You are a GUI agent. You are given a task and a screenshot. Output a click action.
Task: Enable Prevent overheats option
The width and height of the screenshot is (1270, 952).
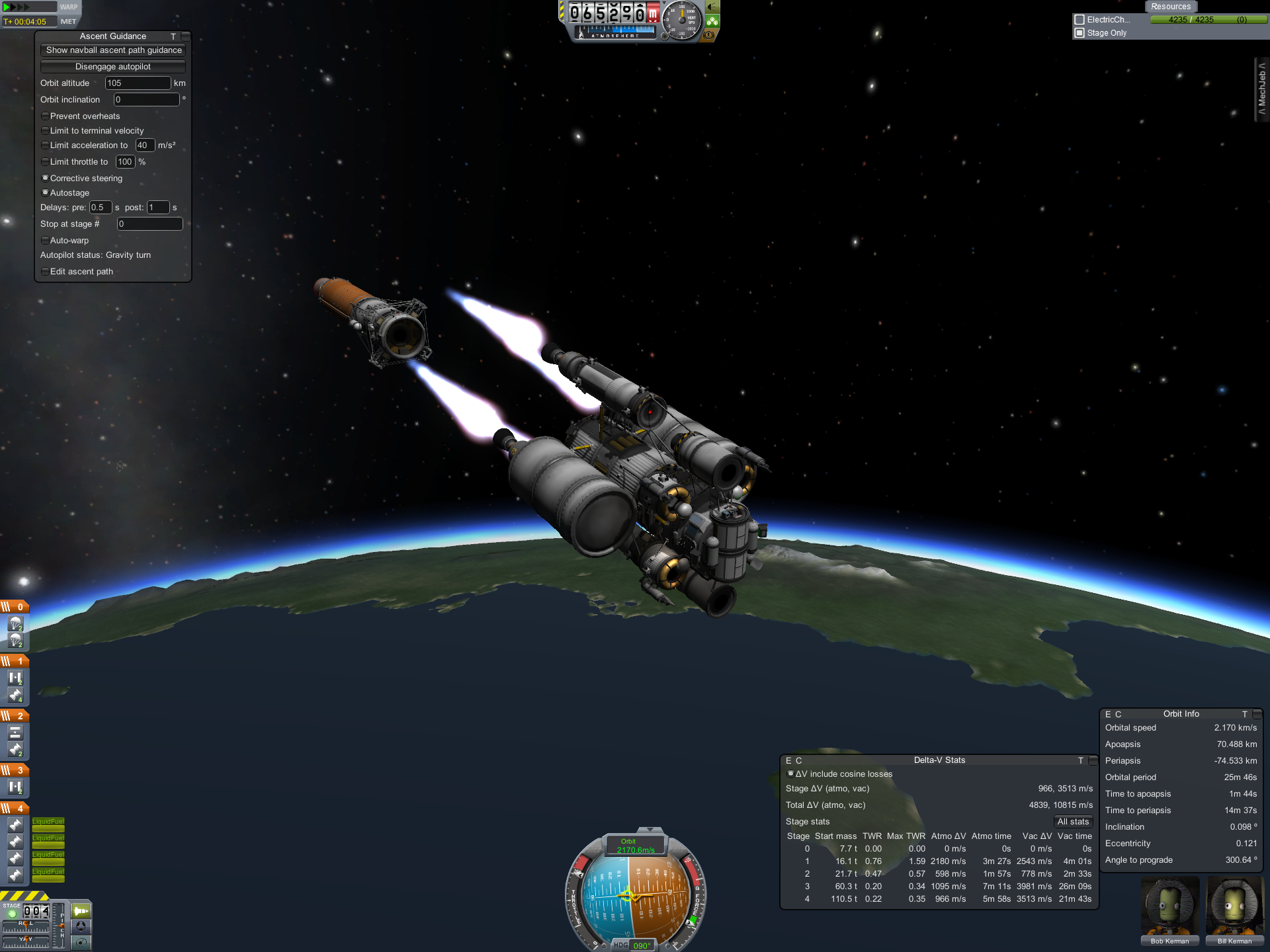pyautogui.click(x=45, y=116)
